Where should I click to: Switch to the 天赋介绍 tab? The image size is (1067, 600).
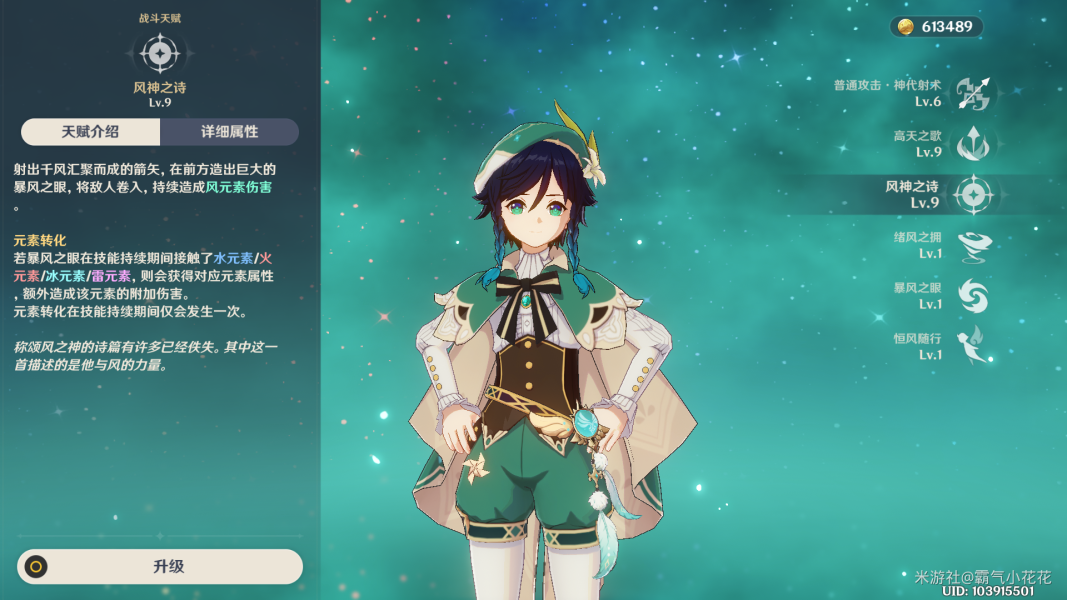[x=90, y=132]
